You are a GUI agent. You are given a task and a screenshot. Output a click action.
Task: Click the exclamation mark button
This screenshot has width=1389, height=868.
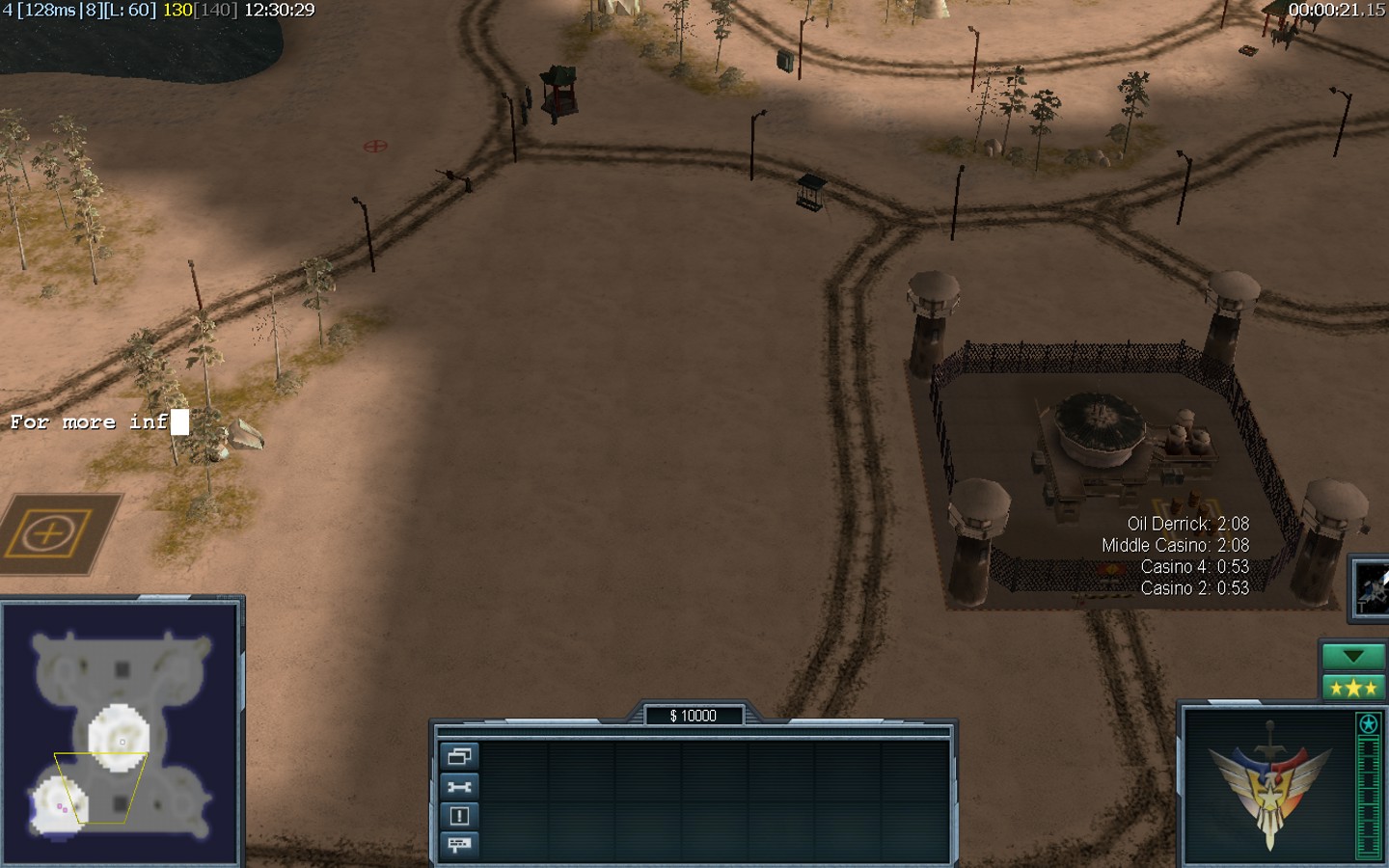pos(459,816)
